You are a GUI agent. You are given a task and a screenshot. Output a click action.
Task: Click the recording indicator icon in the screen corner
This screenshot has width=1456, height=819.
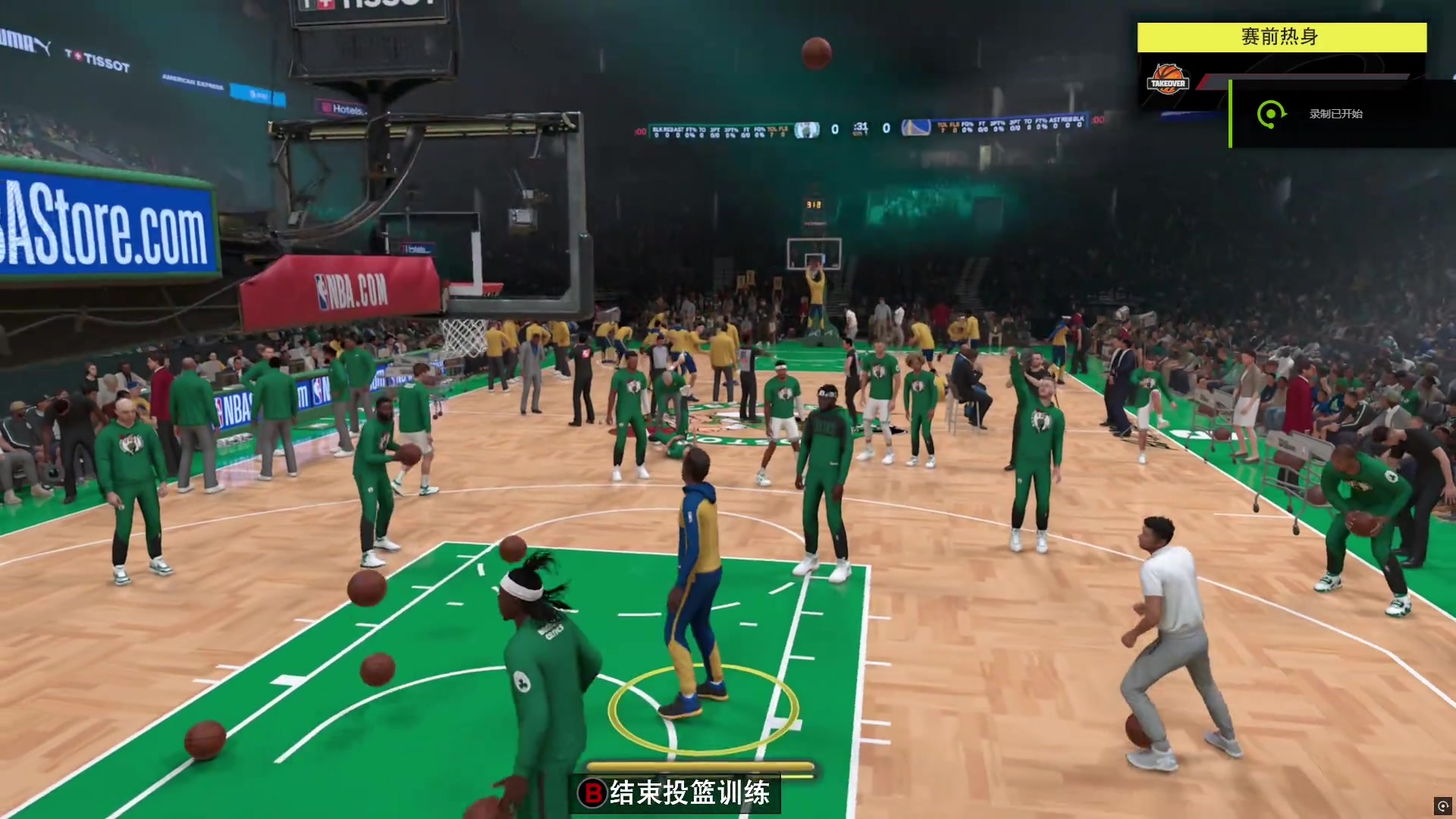tap(1442, 805)
